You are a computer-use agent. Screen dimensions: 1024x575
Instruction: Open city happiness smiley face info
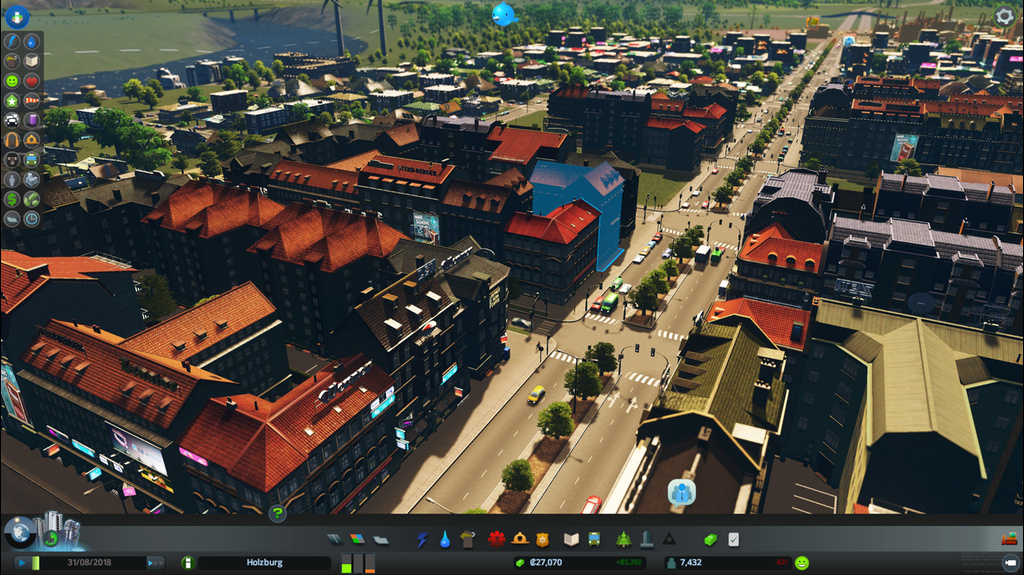[x=801, y=563]
